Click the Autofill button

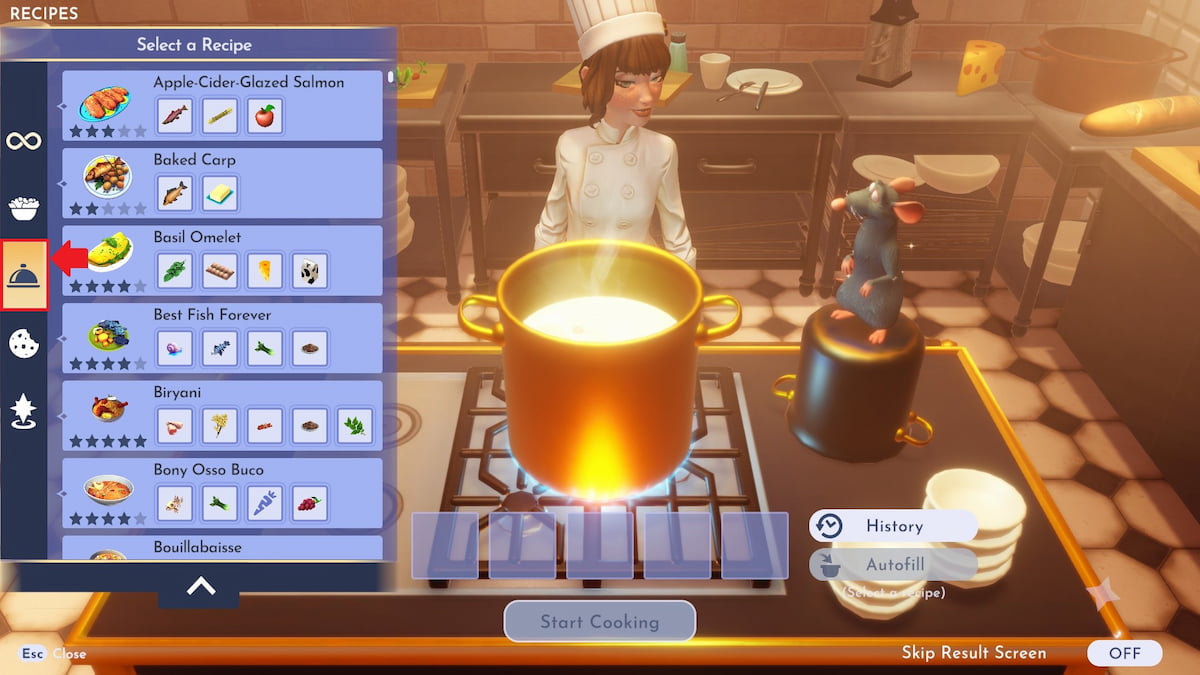[893, 564]
